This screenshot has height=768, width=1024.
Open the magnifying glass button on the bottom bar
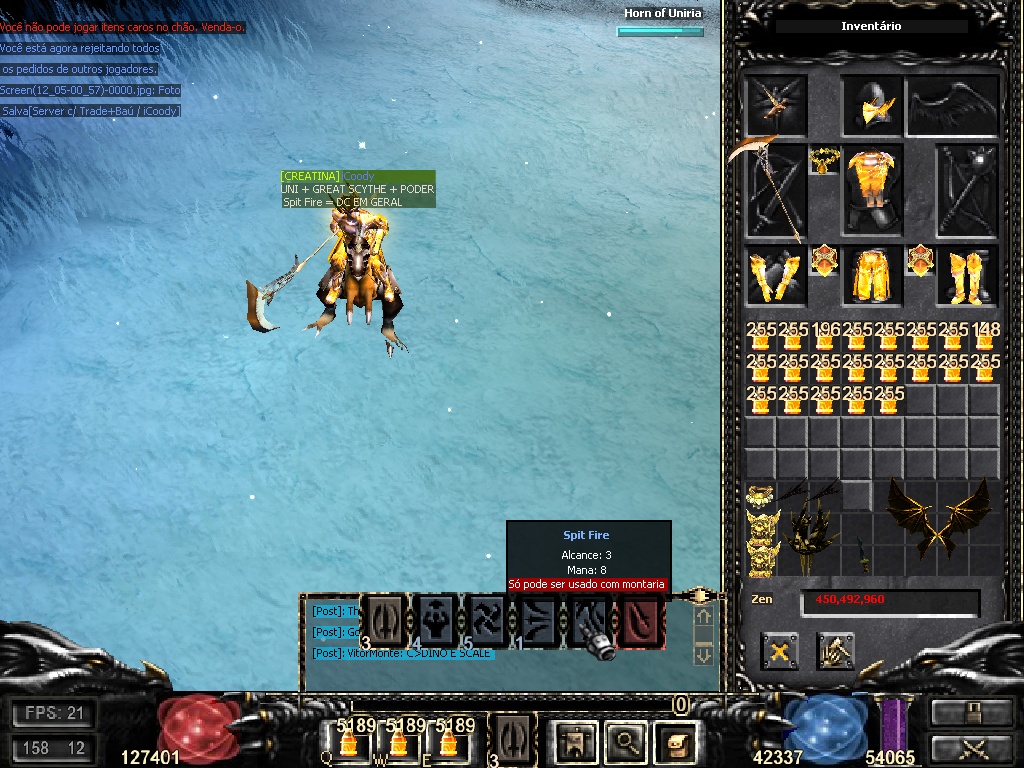626,741
